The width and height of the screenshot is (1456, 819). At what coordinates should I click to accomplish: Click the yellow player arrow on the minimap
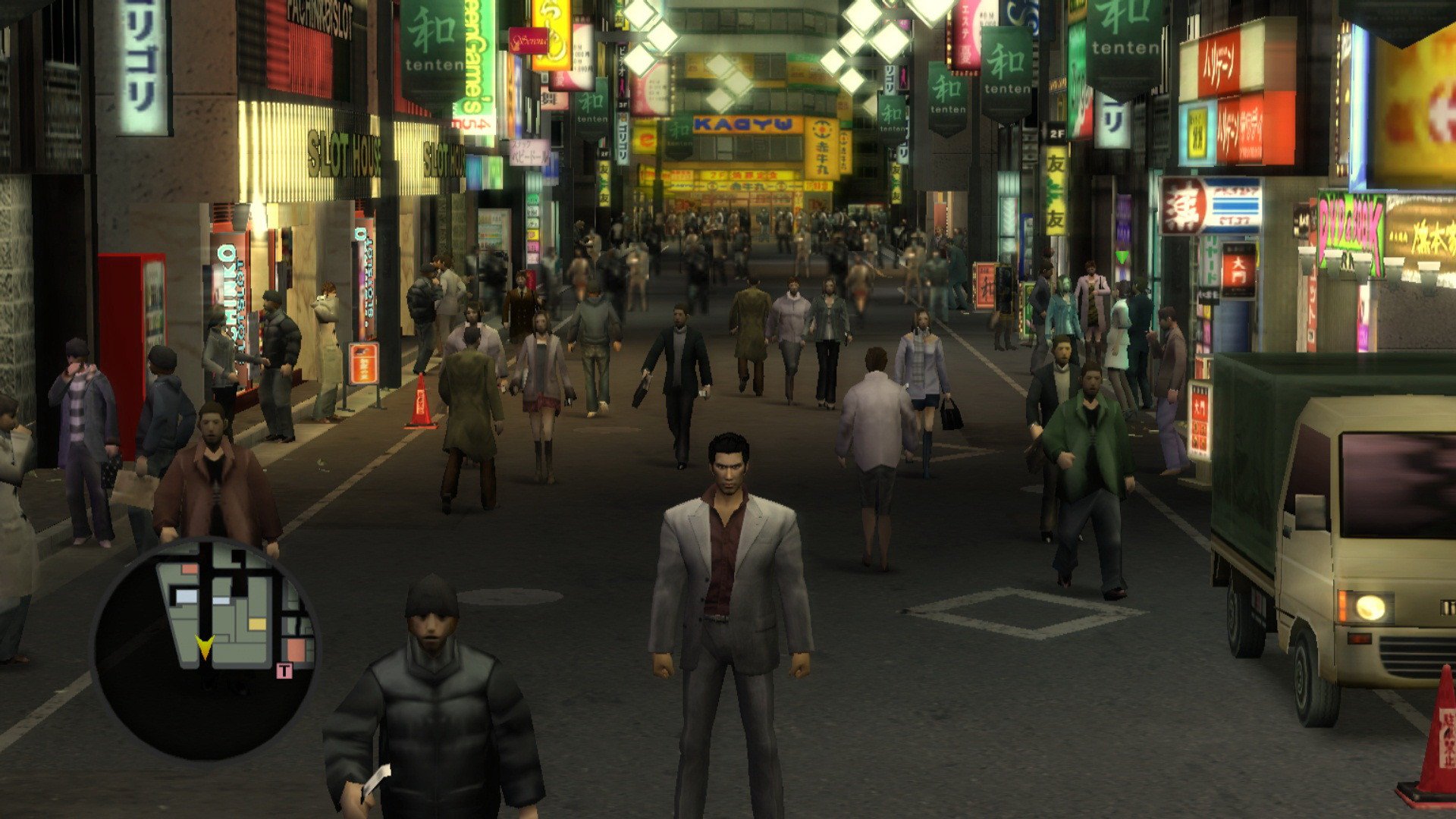pyautogui.click(x=206, y=648)
